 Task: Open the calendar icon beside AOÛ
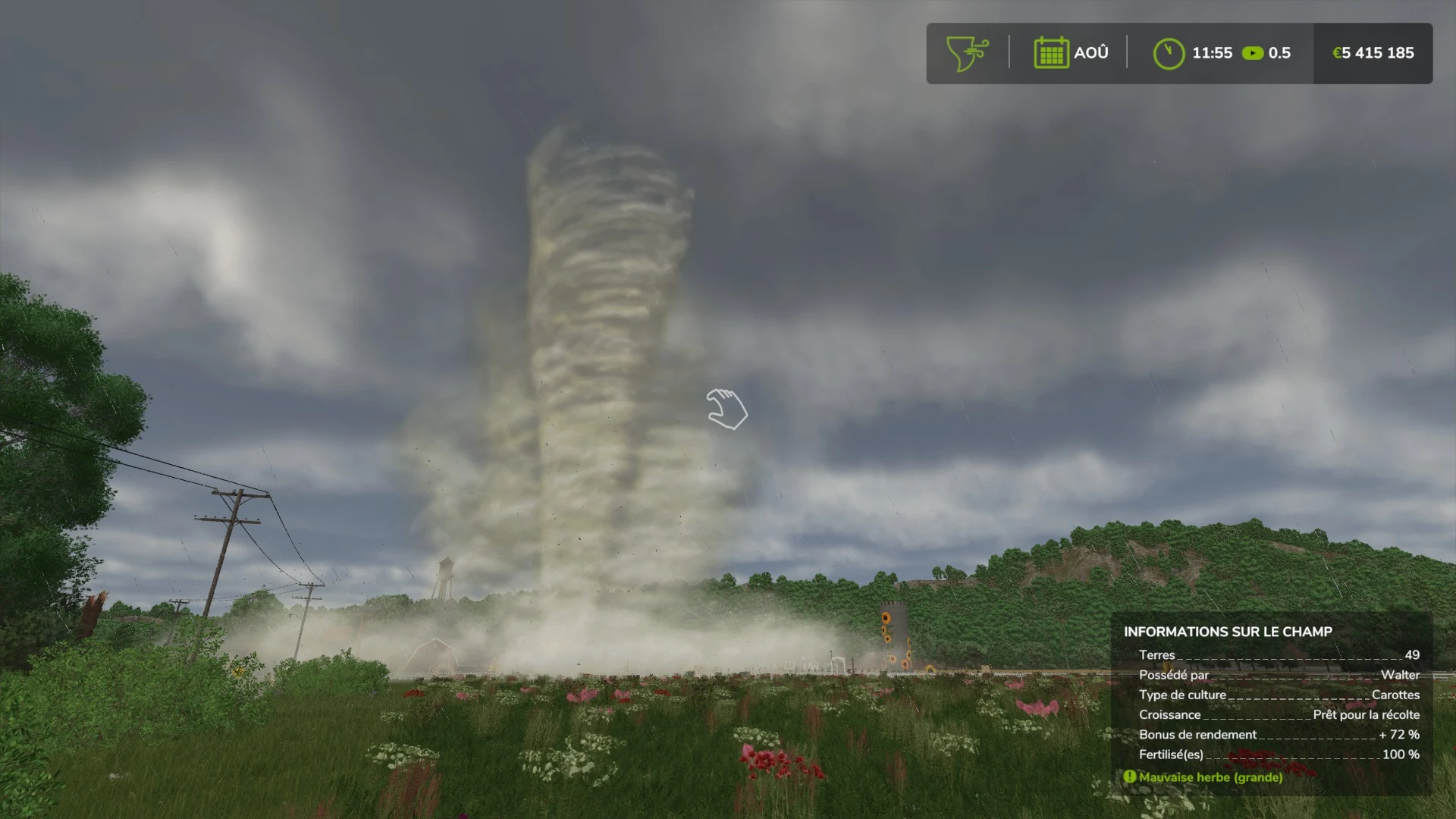pos(1050,52)
